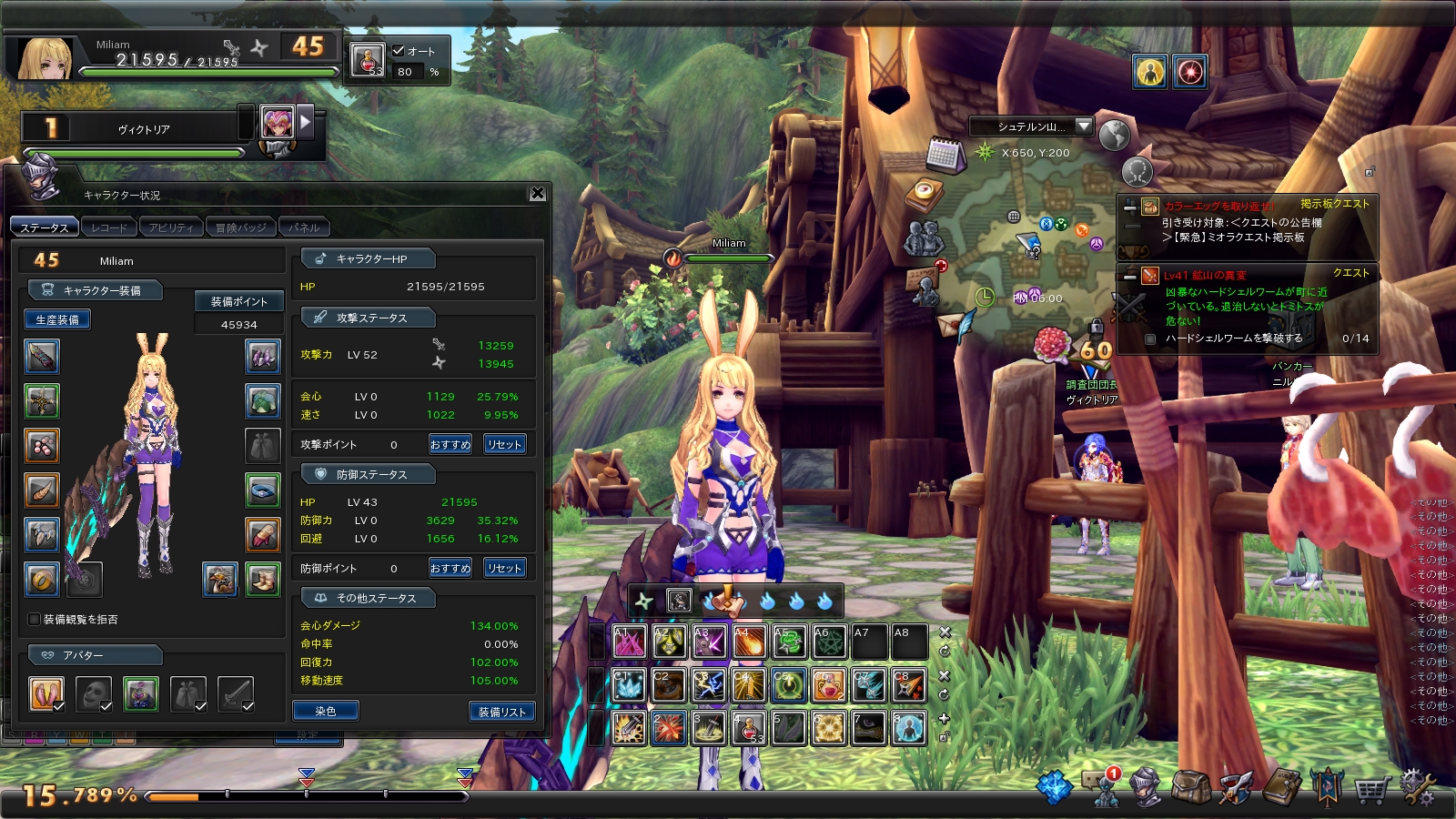Image resolution: width=1456 pixels, height=819 pixels.
Task: Toggle the オート auto-potion checkbox
Action: click(x=399, y=51)
